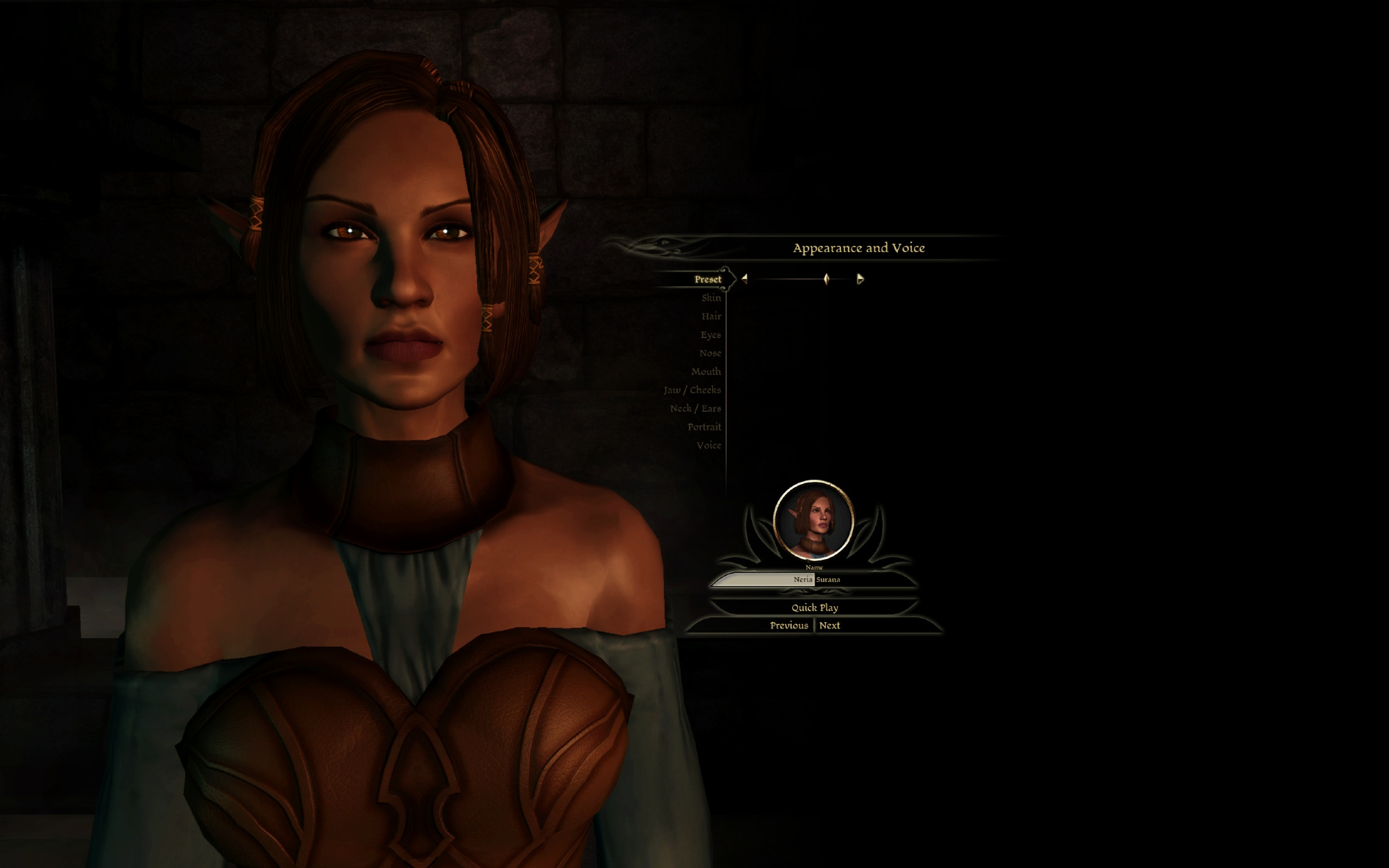Click the preset slider's left arrow
This screenshot has width=1389, height=868.
(x=745, y=279)
